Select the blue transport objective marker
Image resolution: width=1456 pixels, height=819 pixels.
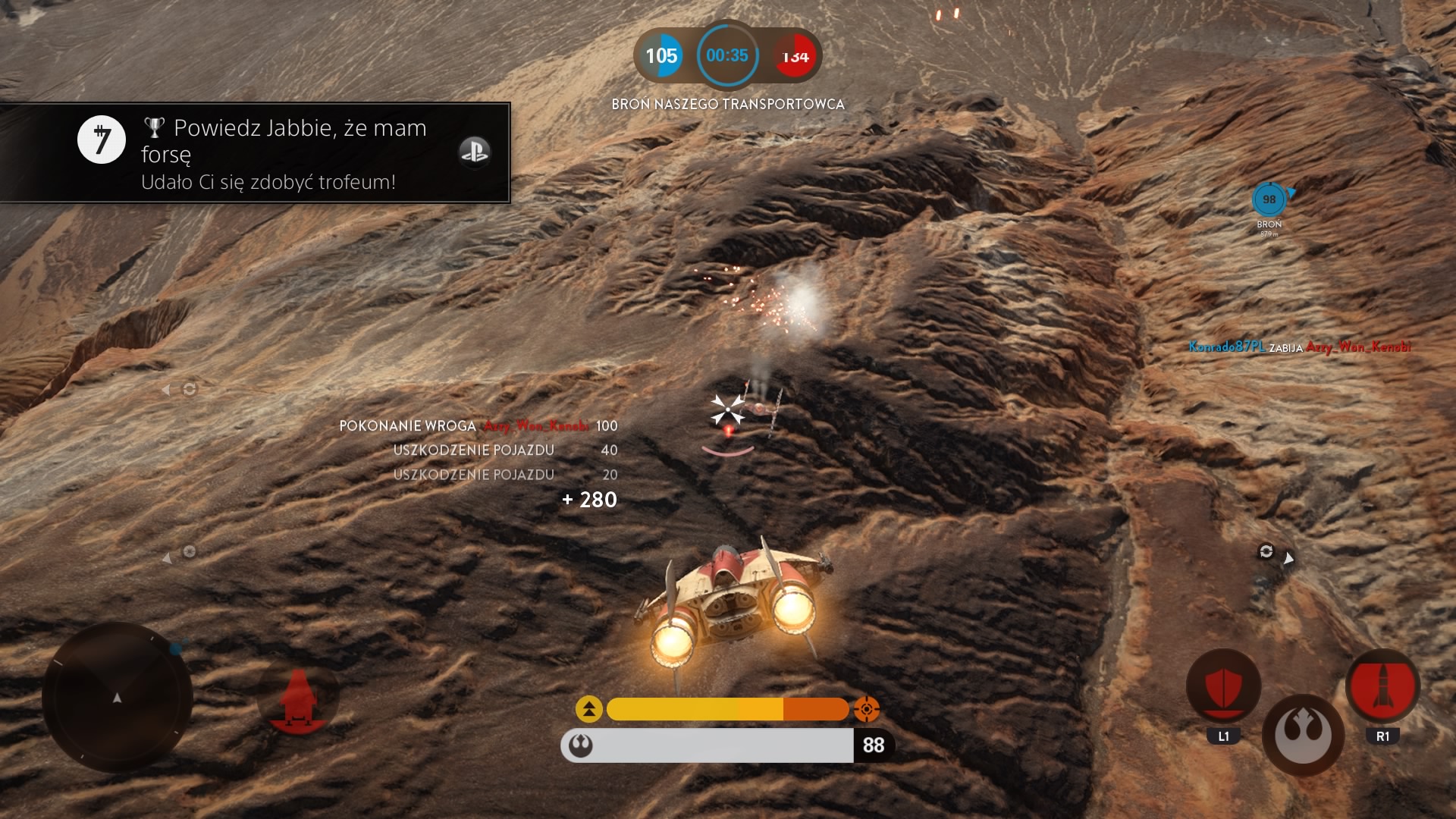coord(1269,200)
